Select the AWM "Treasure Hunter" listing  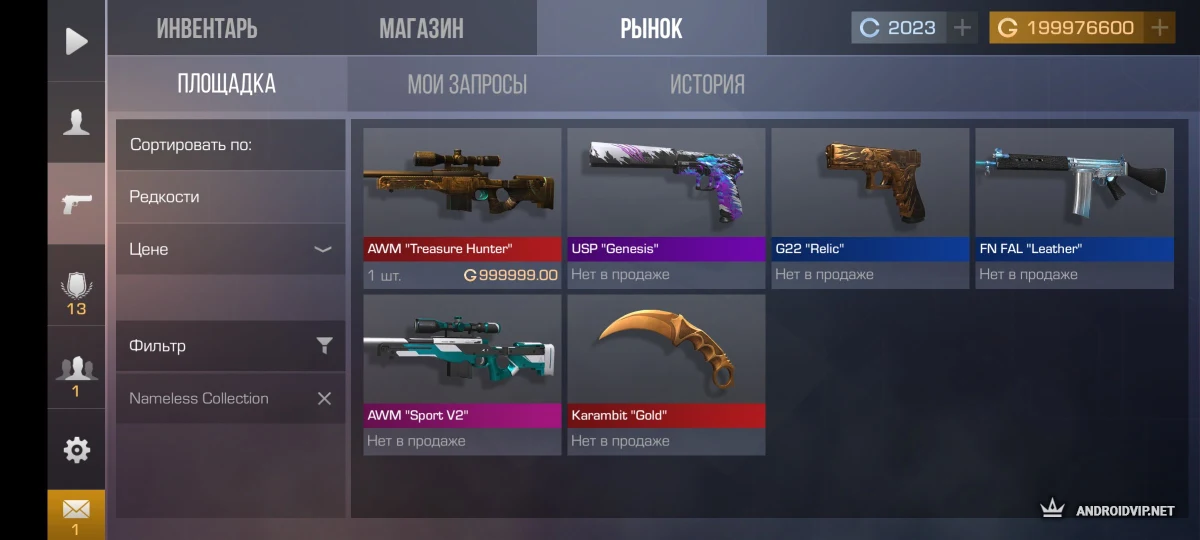[x=462, y=208]
